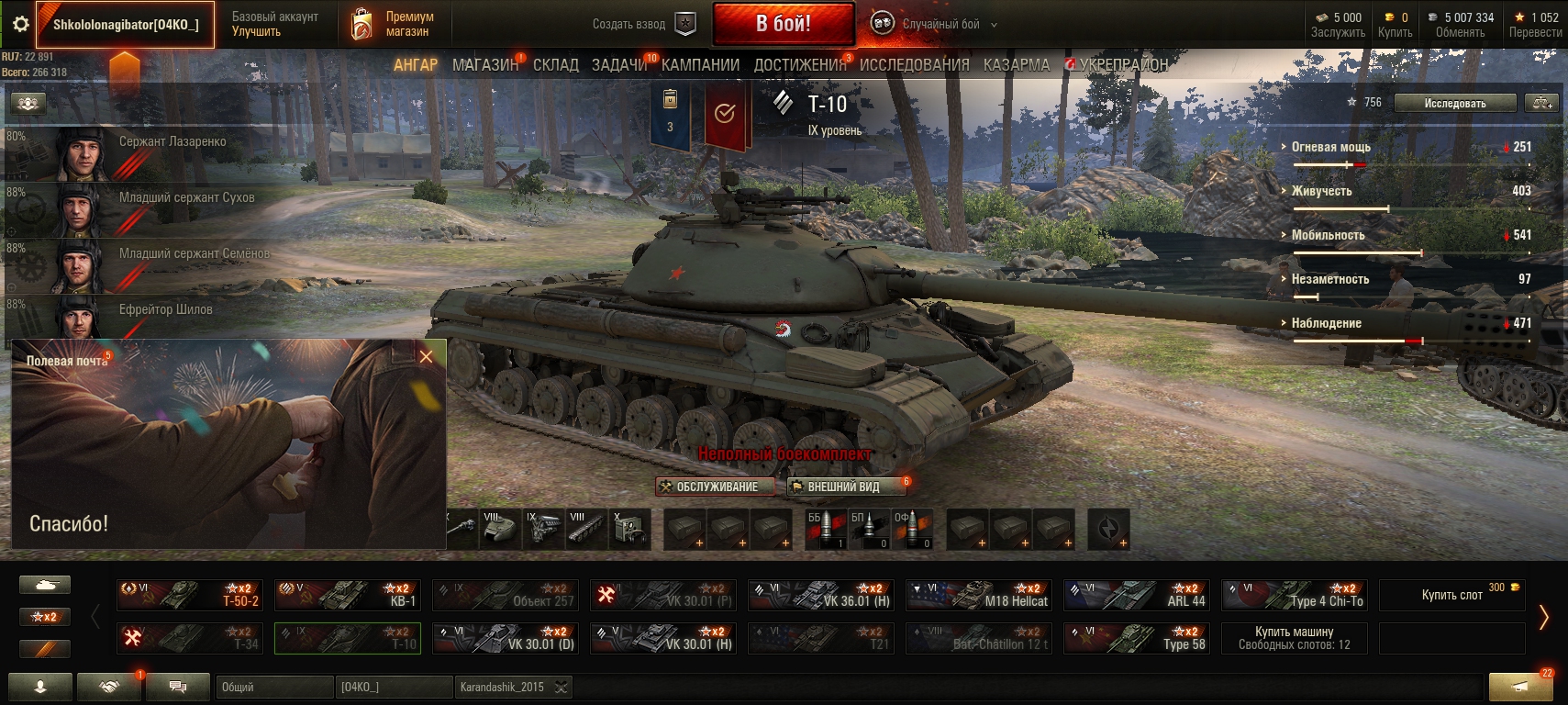
Task: Buy a new tank slot
Action: pos(1451,595)
